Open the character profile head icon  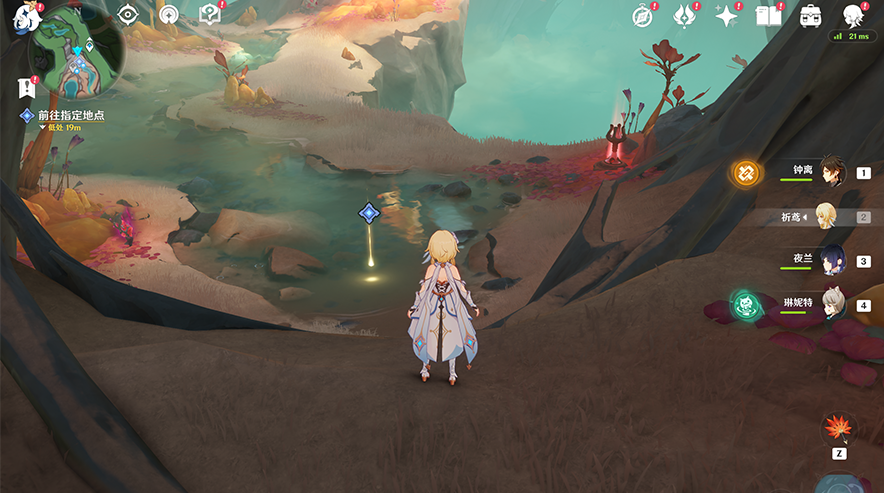click(853, 15)
